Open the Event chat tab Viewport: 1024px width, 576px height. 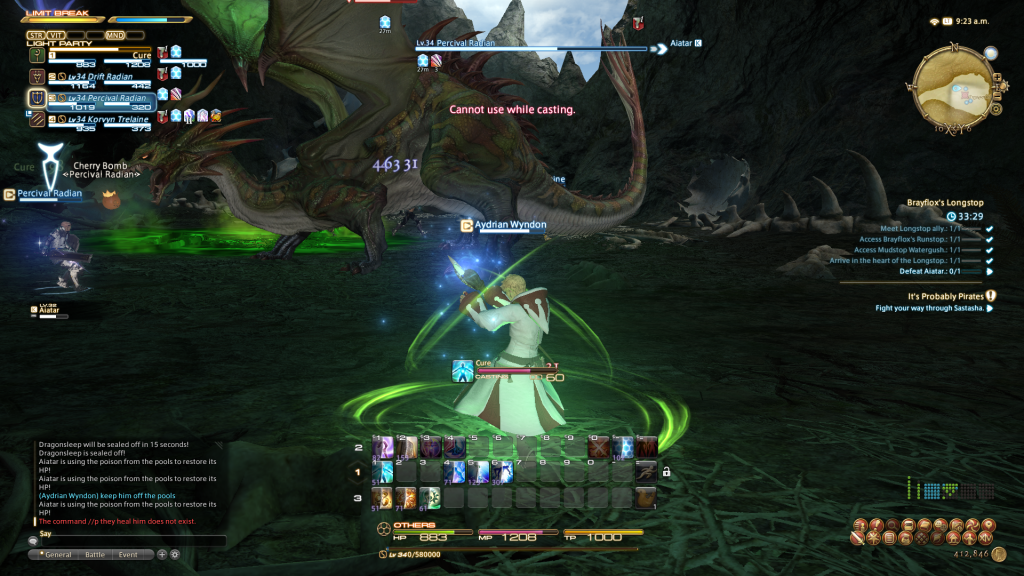click(x=129, y=554)
